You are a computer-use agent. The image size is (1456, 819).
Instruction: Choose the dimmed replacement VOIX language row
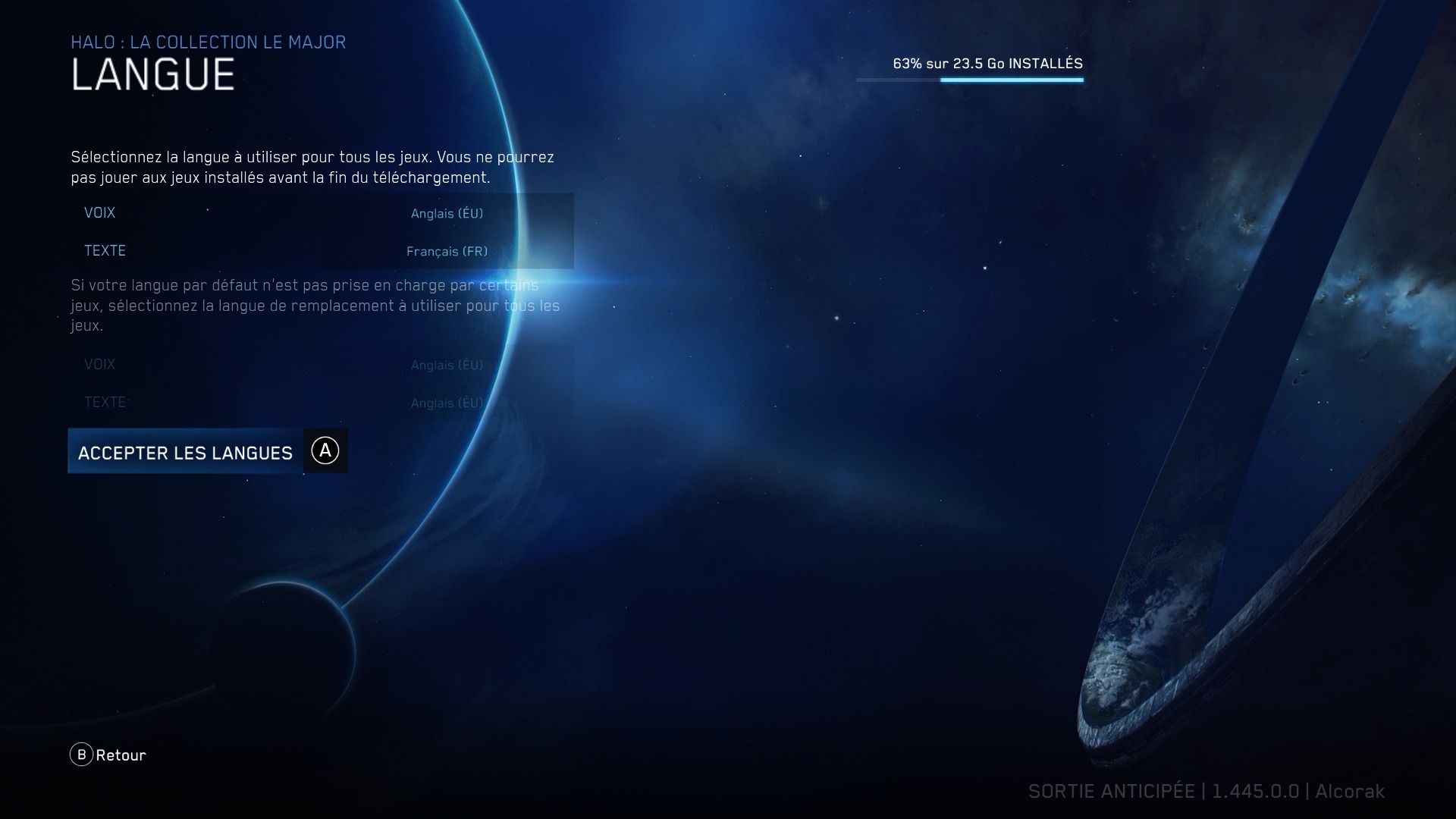tap(322, 365)
